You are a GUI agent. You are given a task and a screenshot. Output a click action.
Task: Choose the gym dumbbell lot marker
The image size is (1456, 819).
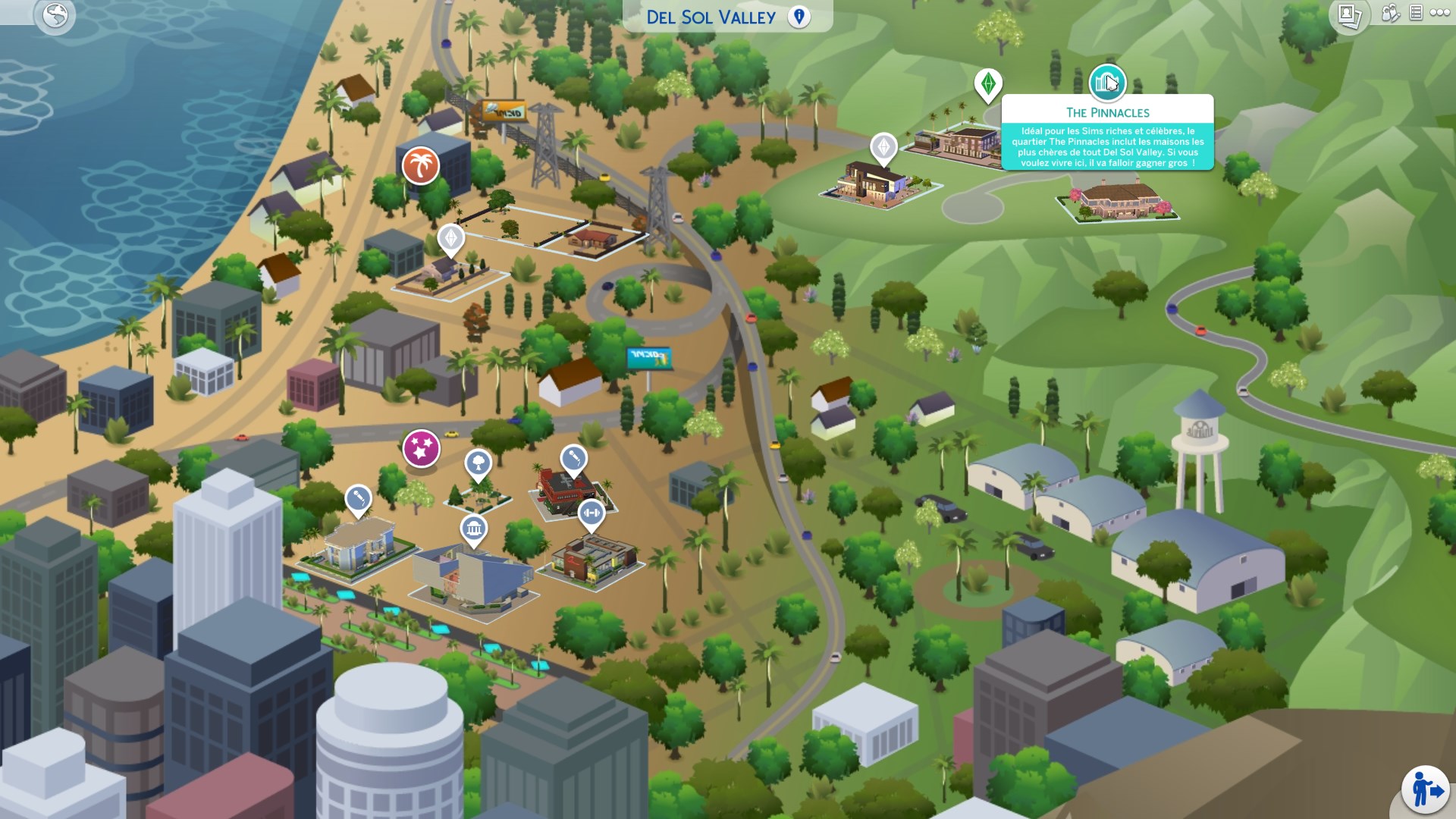click(591, 513)
